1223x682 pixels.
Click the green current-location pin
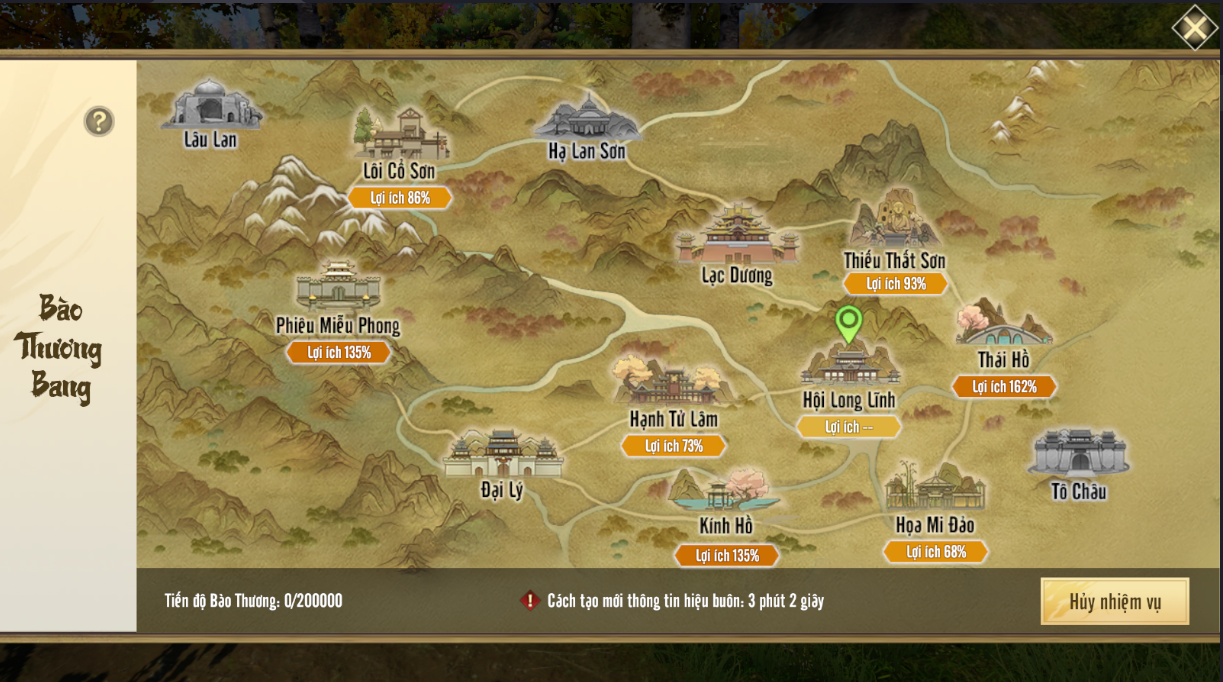849,322
